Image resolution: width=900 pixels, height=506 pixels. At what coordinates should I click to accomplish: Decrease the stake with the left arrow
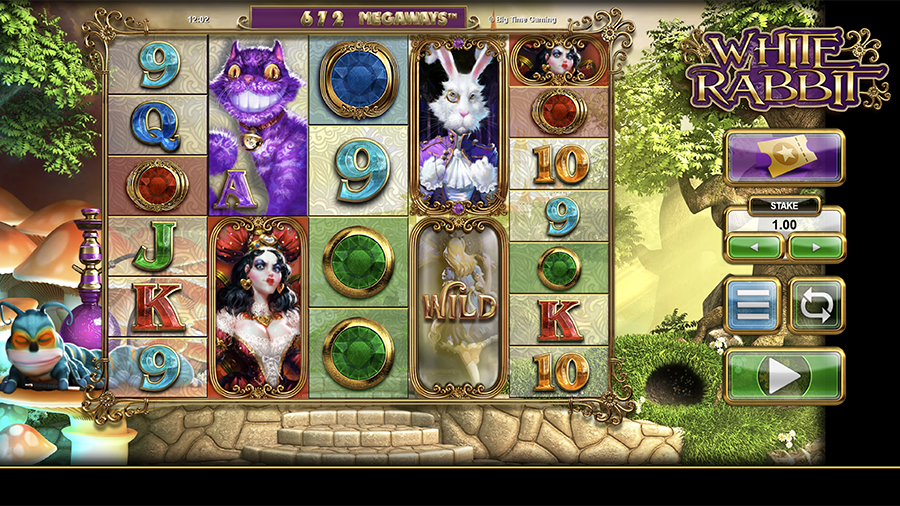[755, 246]
